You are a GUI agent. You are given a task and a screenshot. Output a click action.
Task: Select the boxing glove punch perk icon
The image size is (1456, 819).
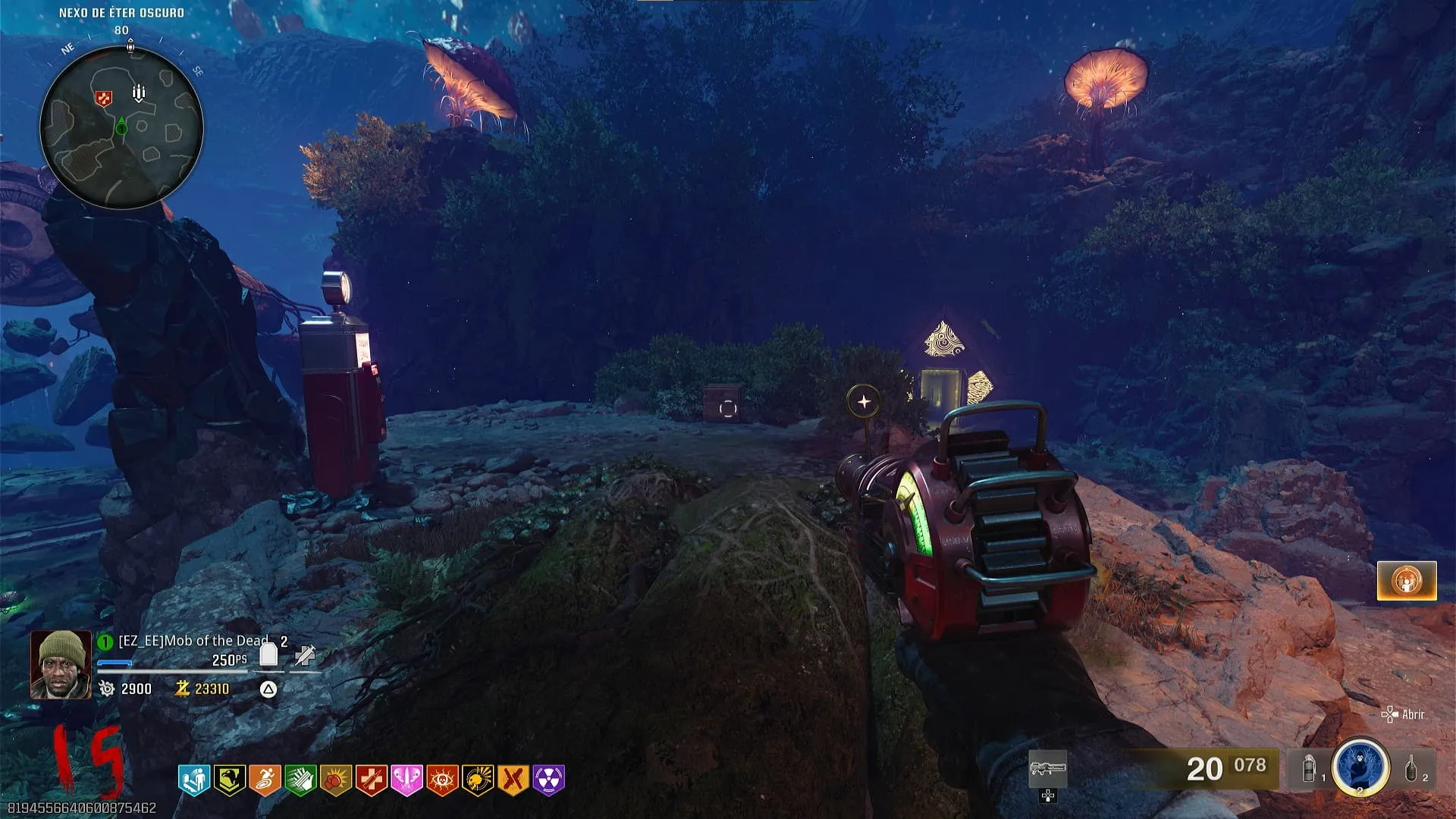pos(336,780)
